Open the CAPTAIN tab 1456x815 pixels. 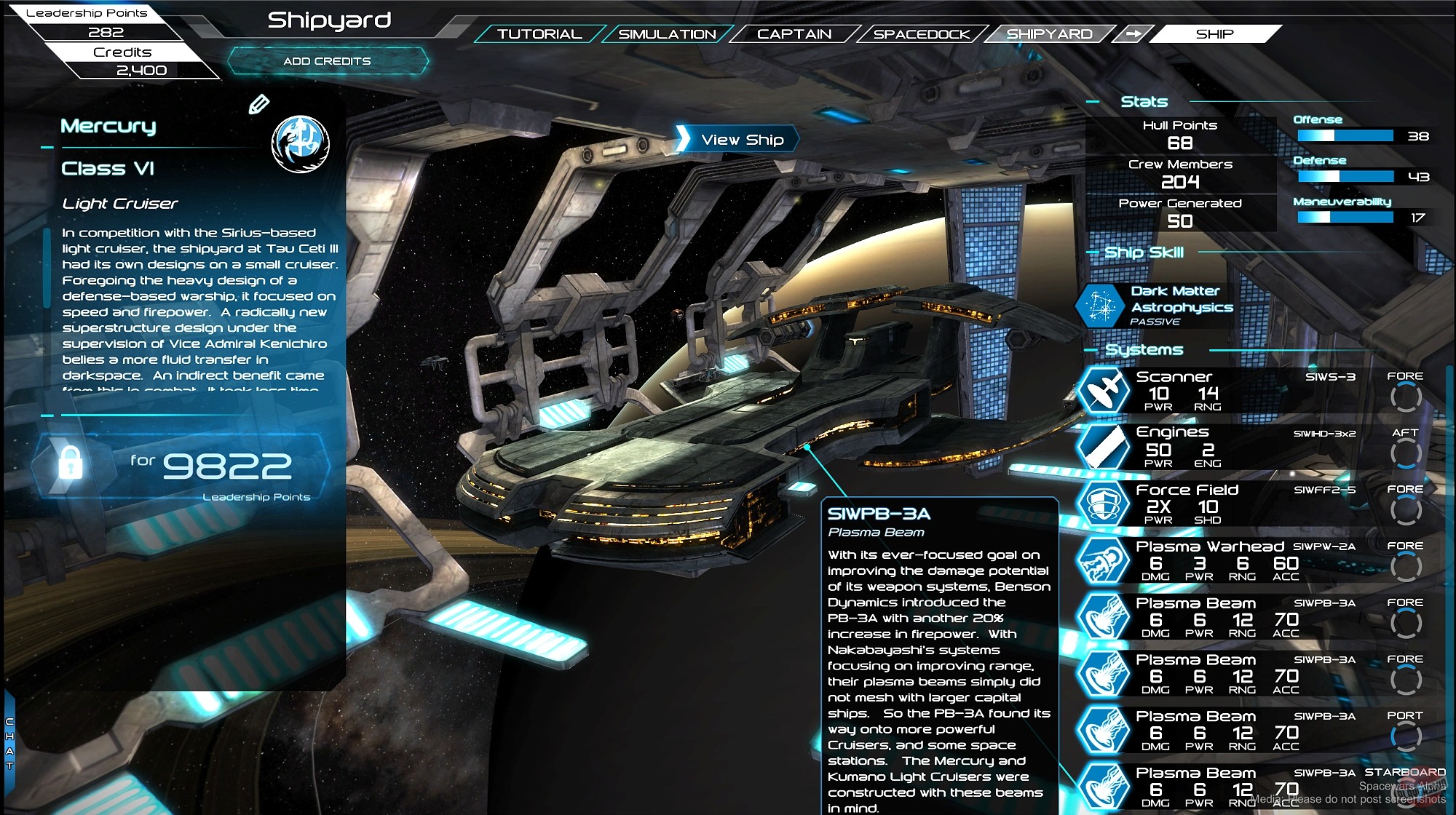794,33
